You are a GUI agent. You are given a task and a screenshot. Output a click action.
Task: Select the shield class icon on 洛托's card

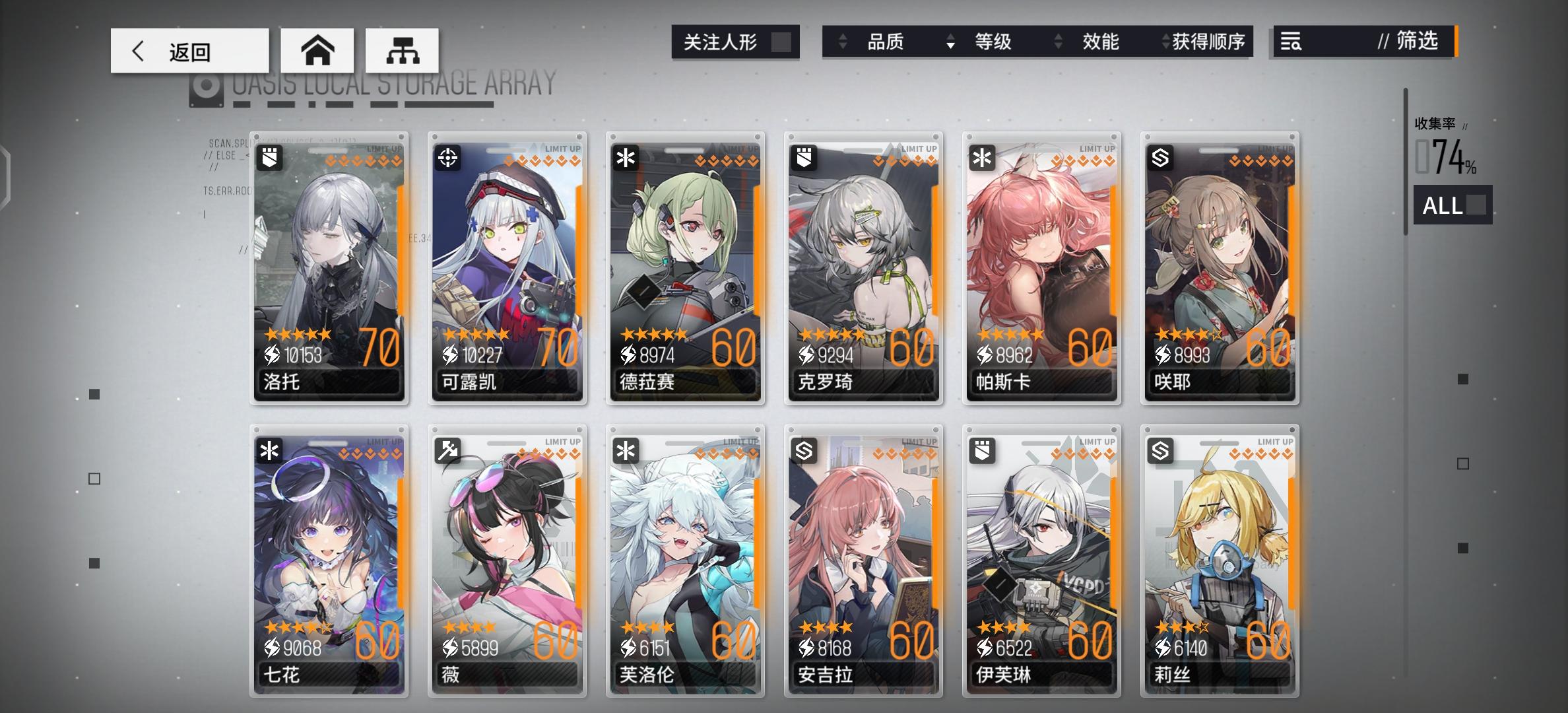[271, 156]
